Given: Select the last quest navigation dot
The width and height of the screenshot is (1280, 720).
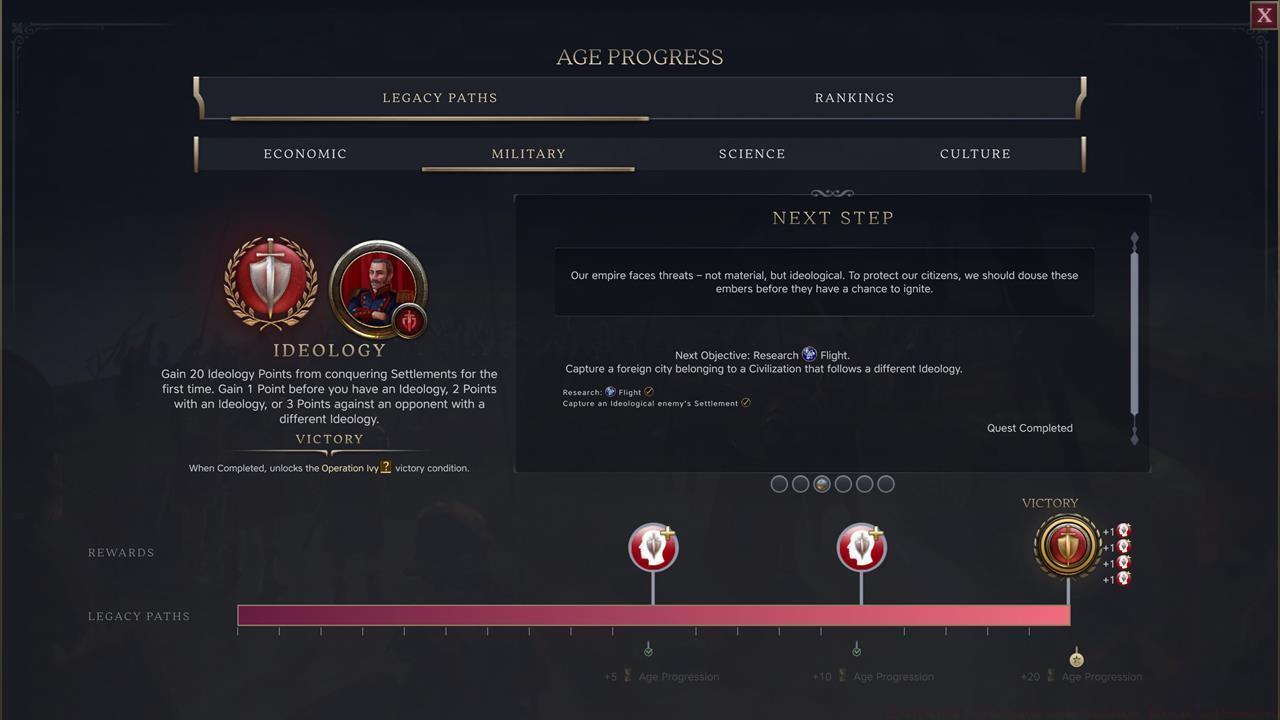Looking at the screenshot, I should tap(885, 483).
